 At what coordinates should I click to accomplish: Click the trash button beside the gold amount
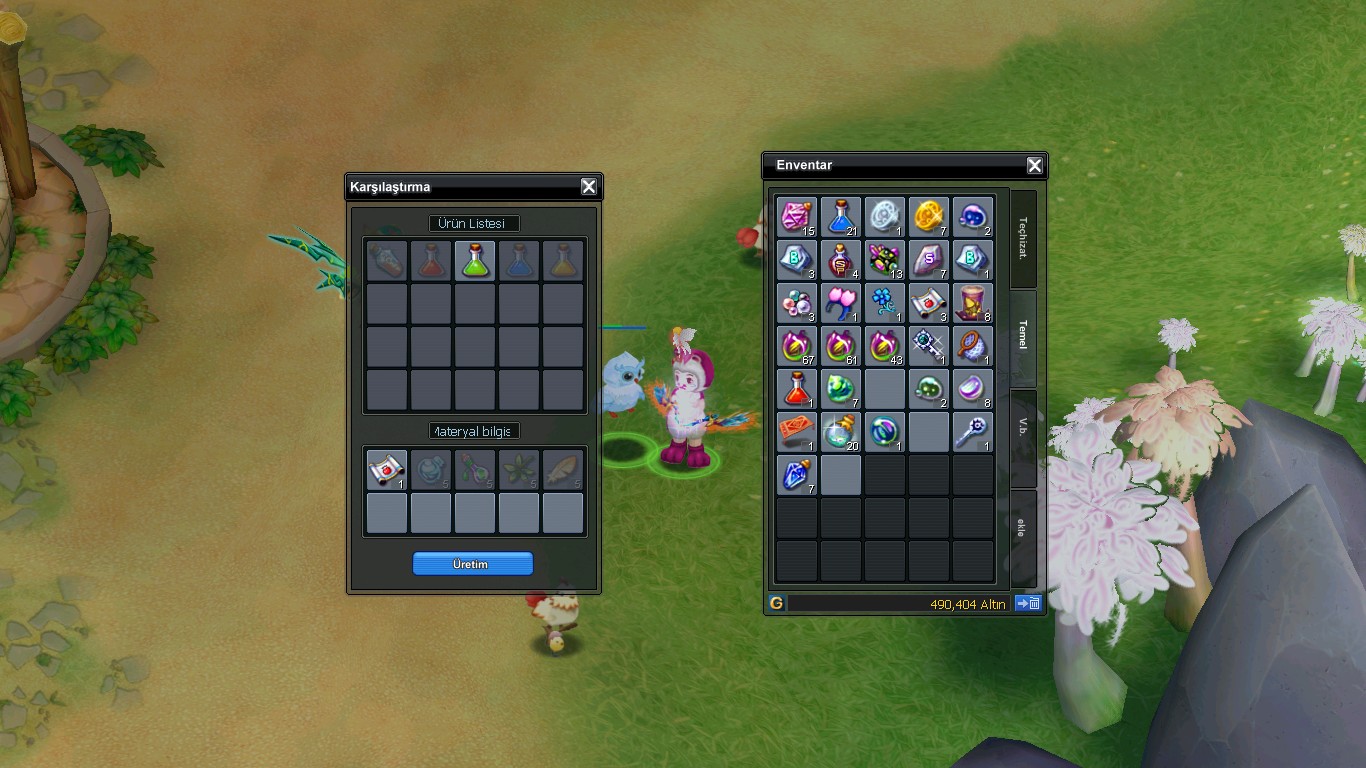click(1028, 603)
